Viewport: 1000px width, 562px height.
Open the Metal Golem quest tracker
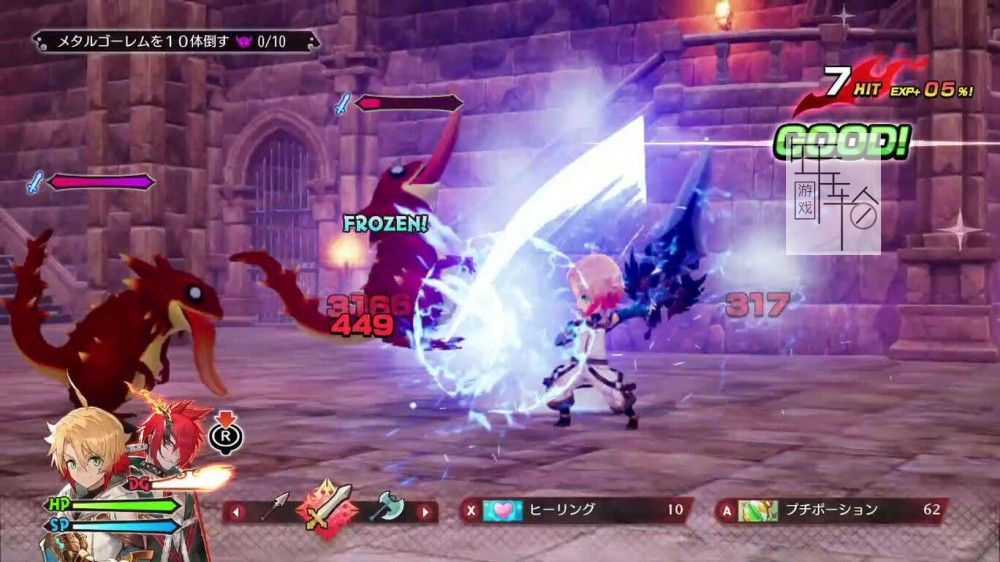(176, 42)
